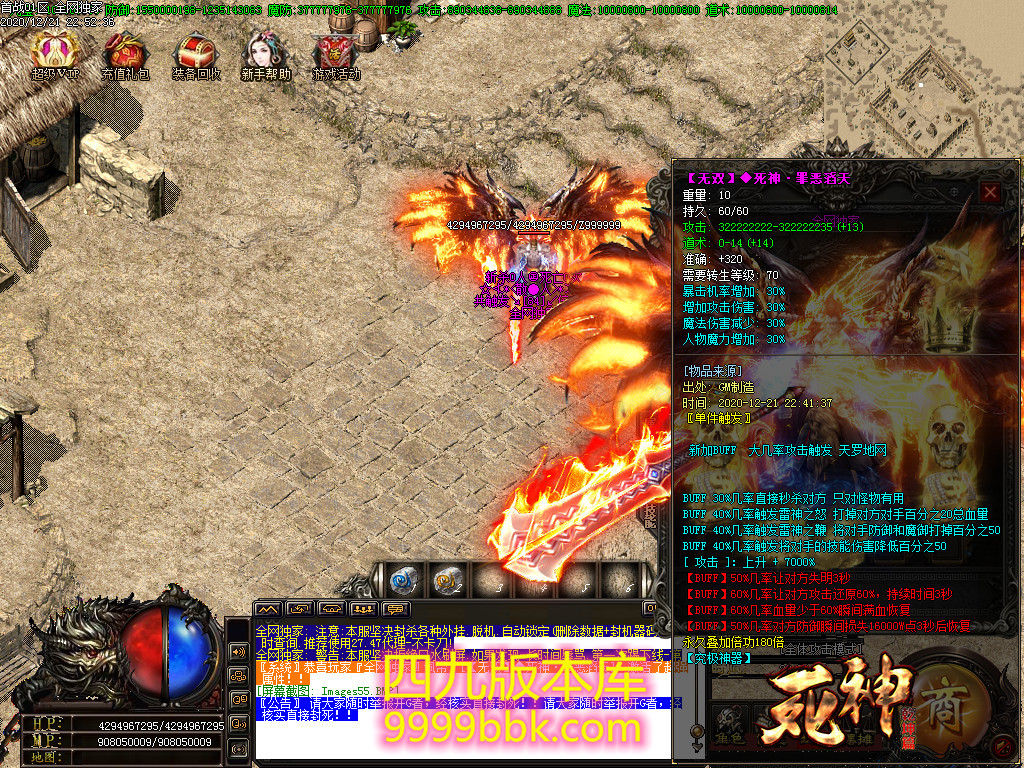Open the 新手帮助 newbie help
The image size is (1024, 768).
266,54
